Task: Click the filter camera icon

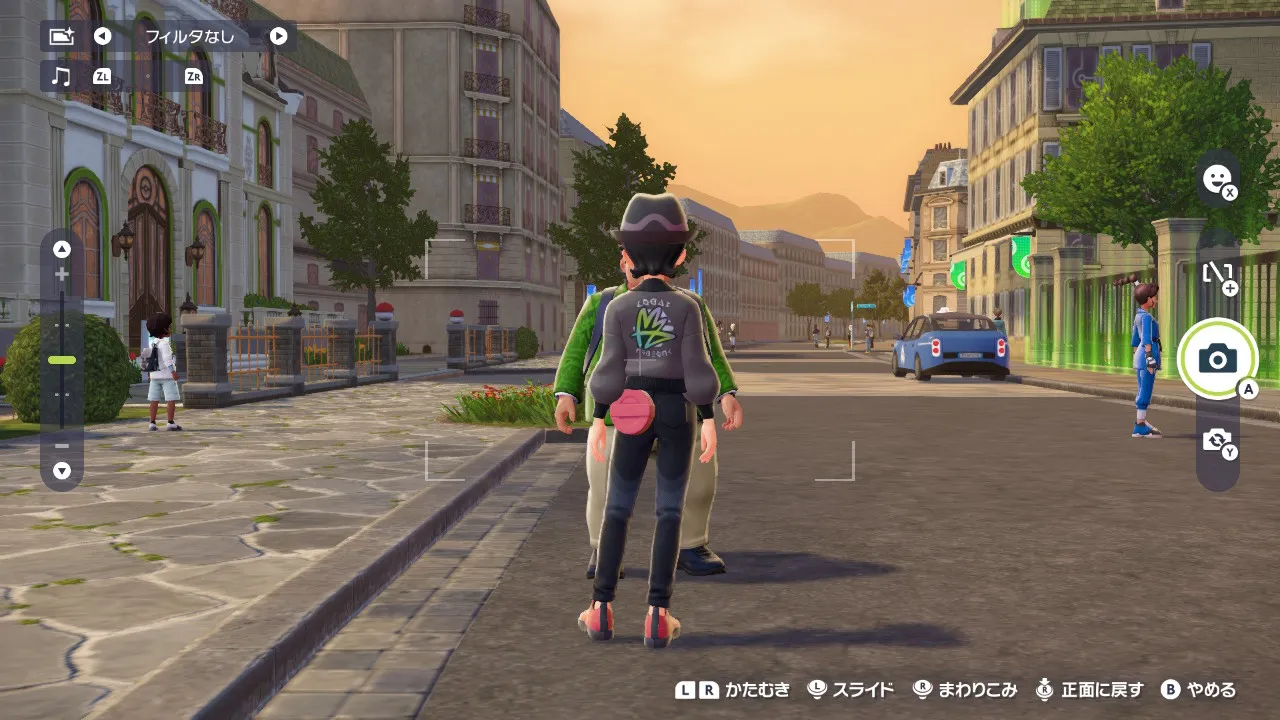Action: (61, 37)
